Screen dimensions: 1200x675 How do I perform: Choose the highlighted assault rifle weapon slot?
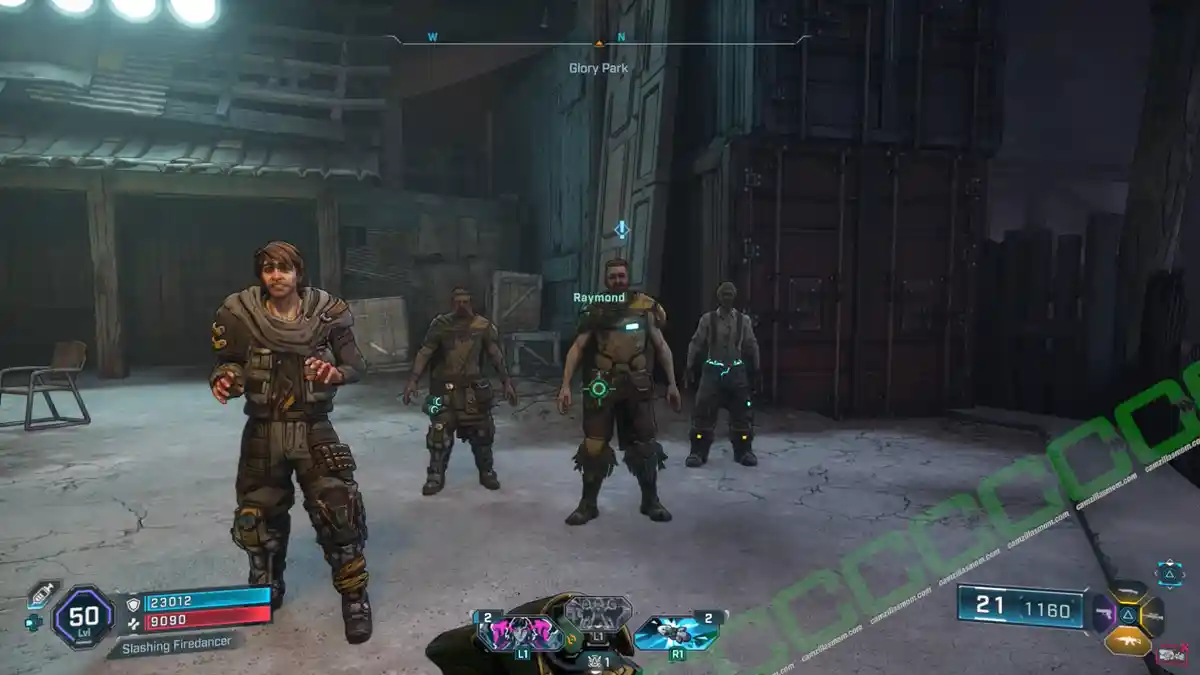tap(1127, 640)
